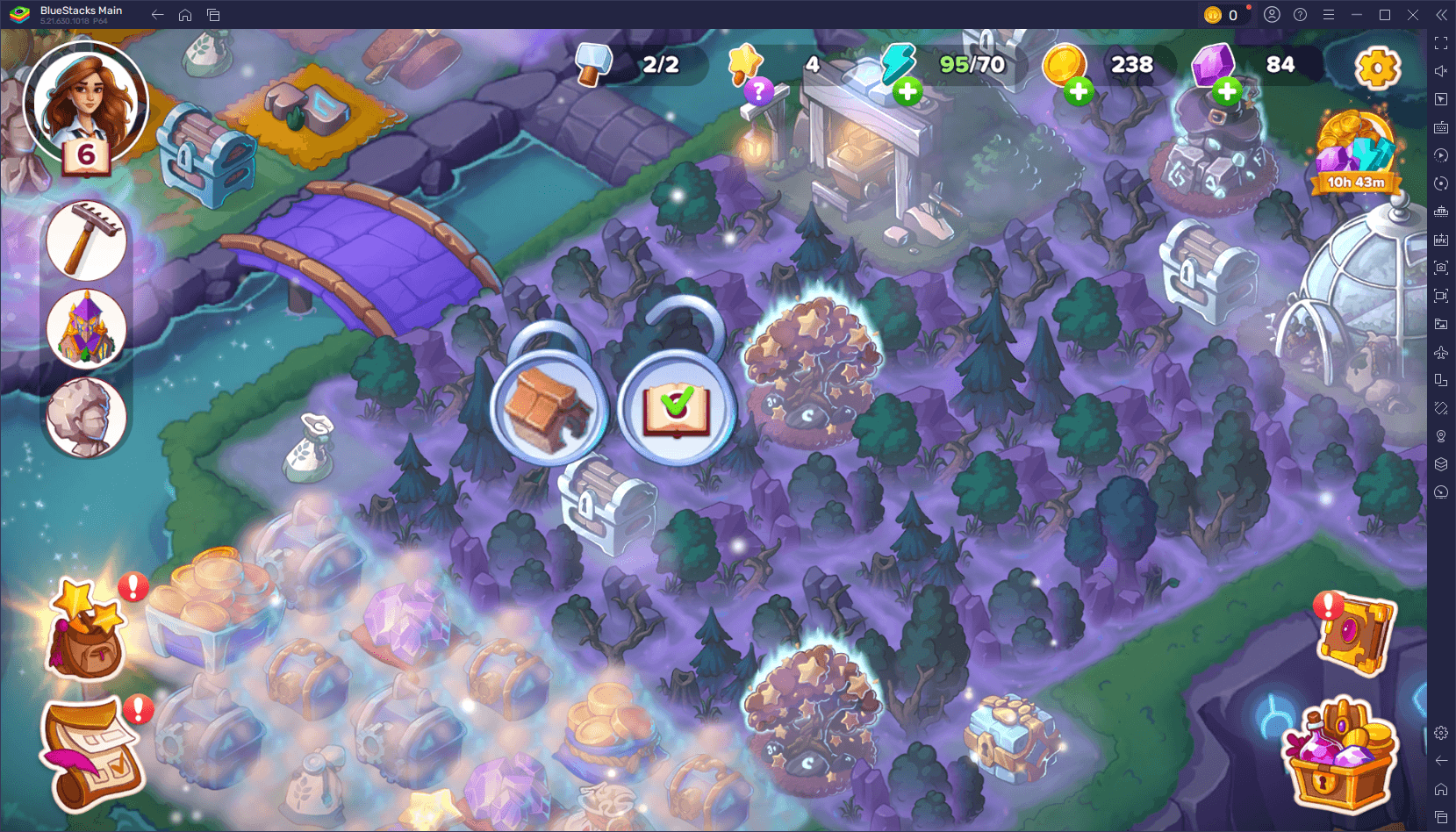
Task: Add more energy with the green plus
Action: (x=907, y=90)
